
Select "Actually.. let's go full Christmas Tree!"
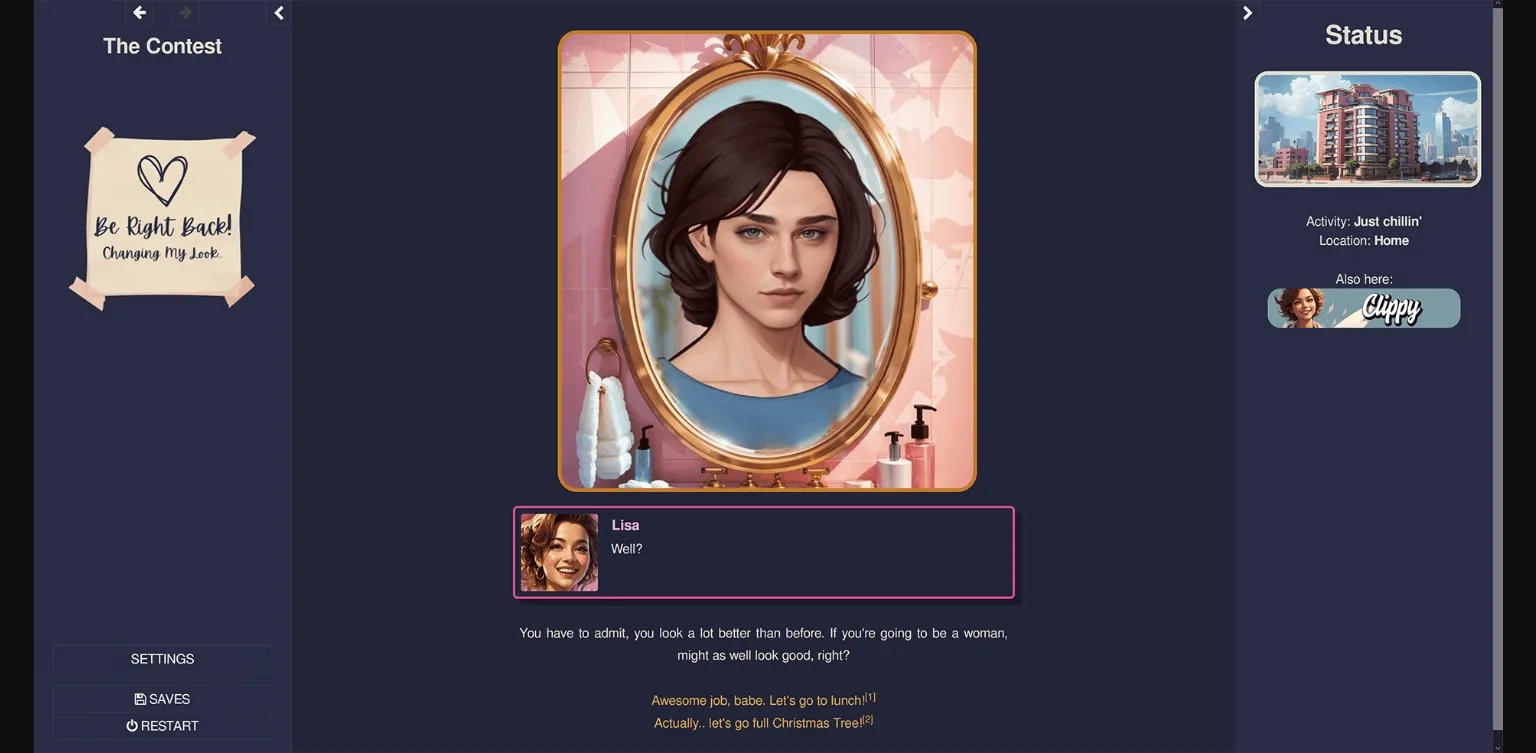pos(763,722)
